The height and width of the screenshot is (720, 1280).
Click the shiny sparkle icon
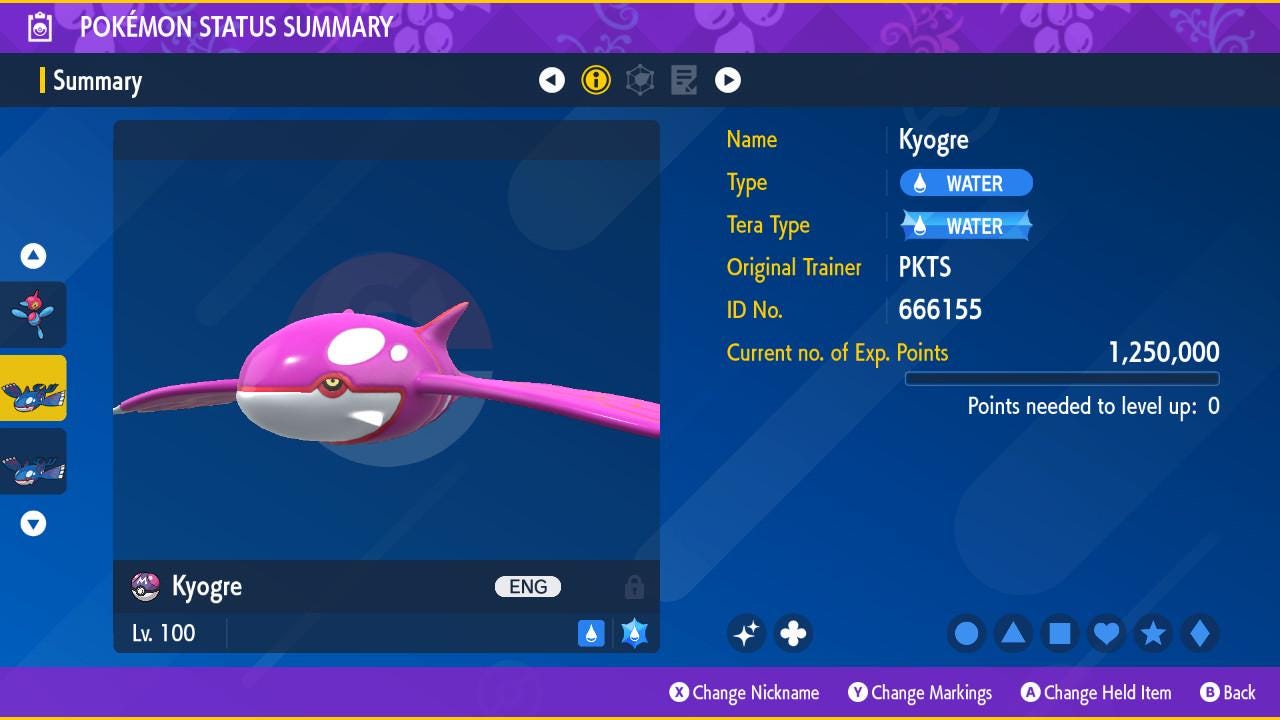pos(746,633)
